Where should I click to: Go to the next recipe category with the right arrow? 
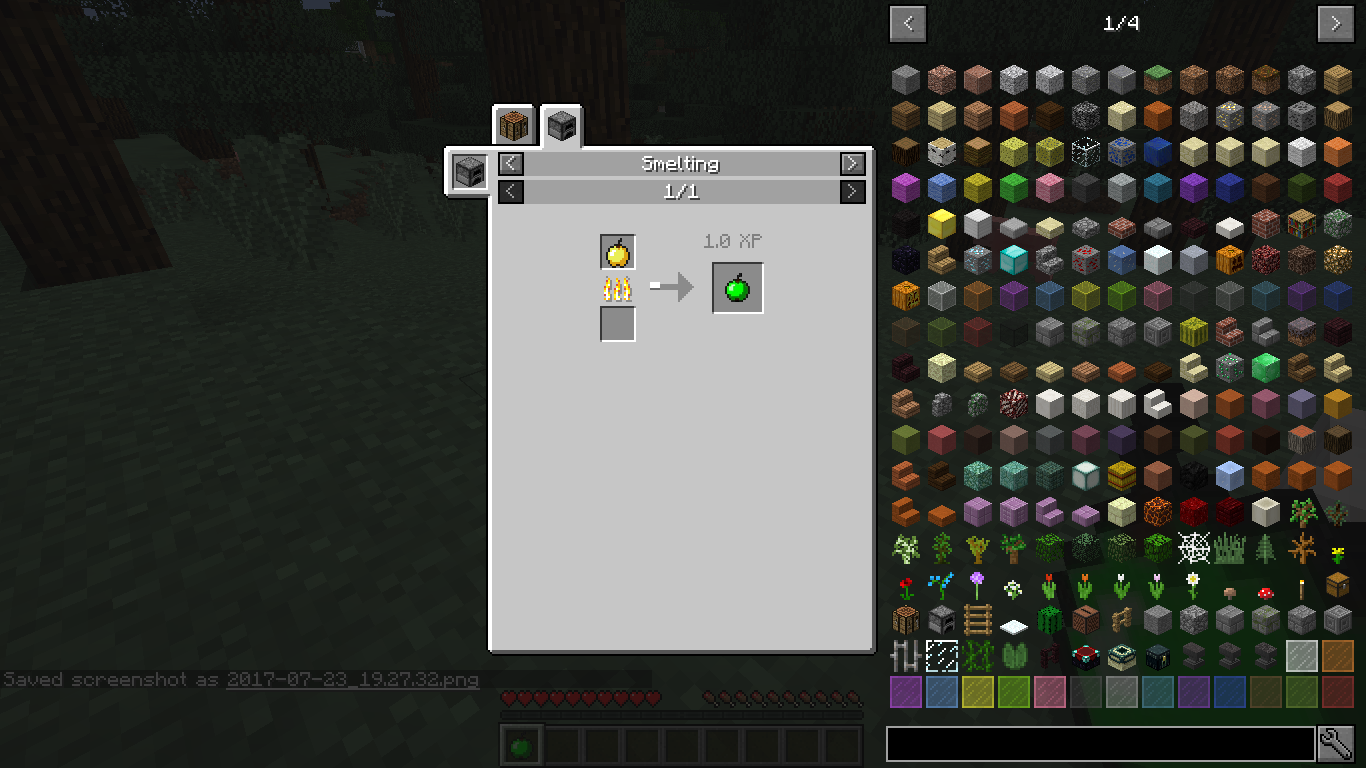(851, 163)
